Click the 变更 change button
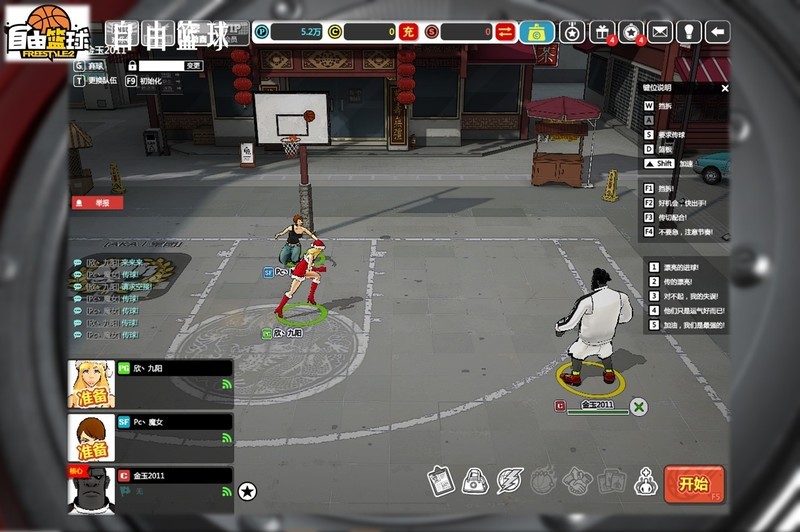The width and height of the screenshot is (800, 532). coord(193,65)
